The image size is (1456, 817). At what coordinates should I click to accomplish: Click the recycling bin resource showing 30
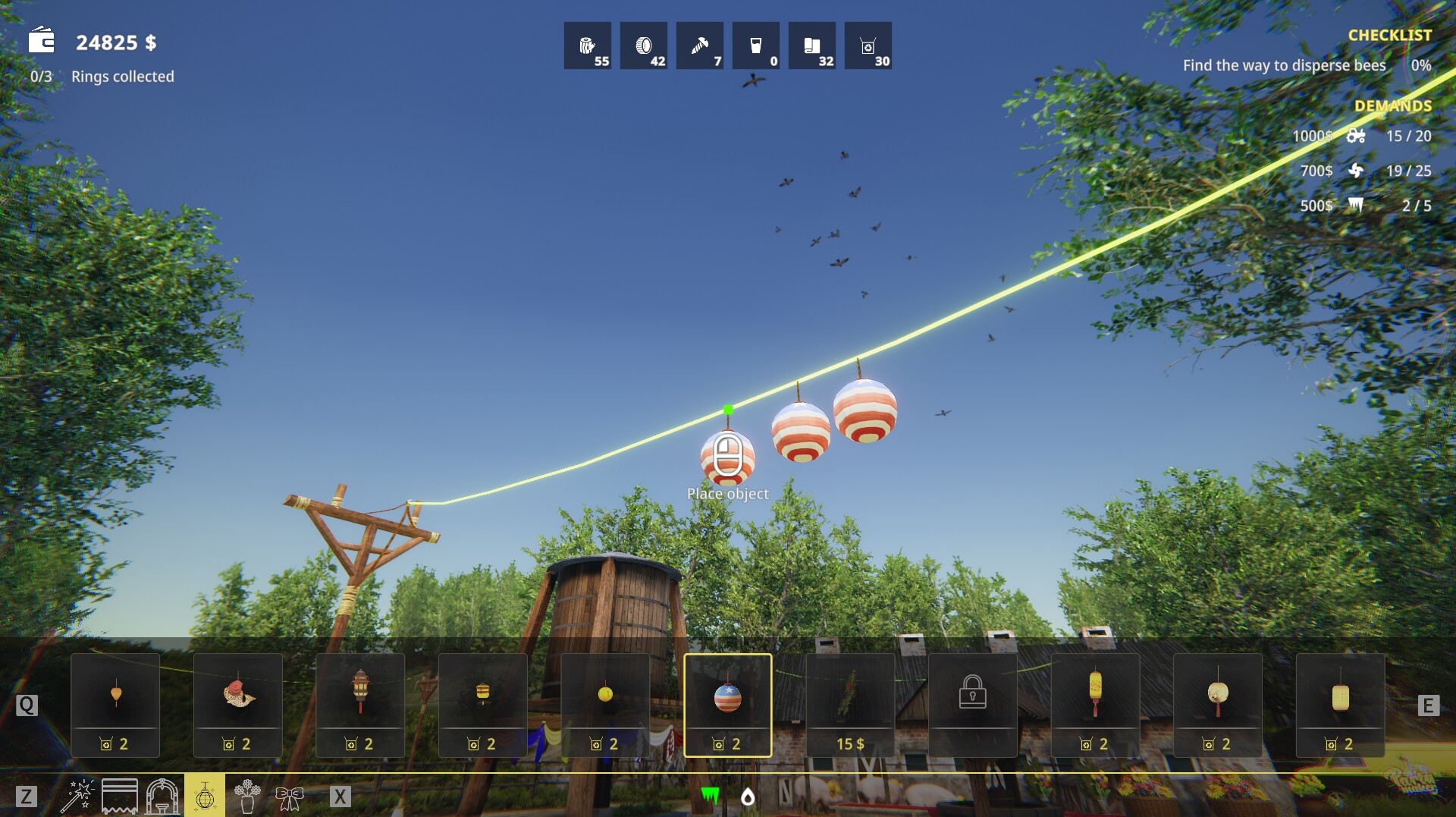[x=870, y=46]
